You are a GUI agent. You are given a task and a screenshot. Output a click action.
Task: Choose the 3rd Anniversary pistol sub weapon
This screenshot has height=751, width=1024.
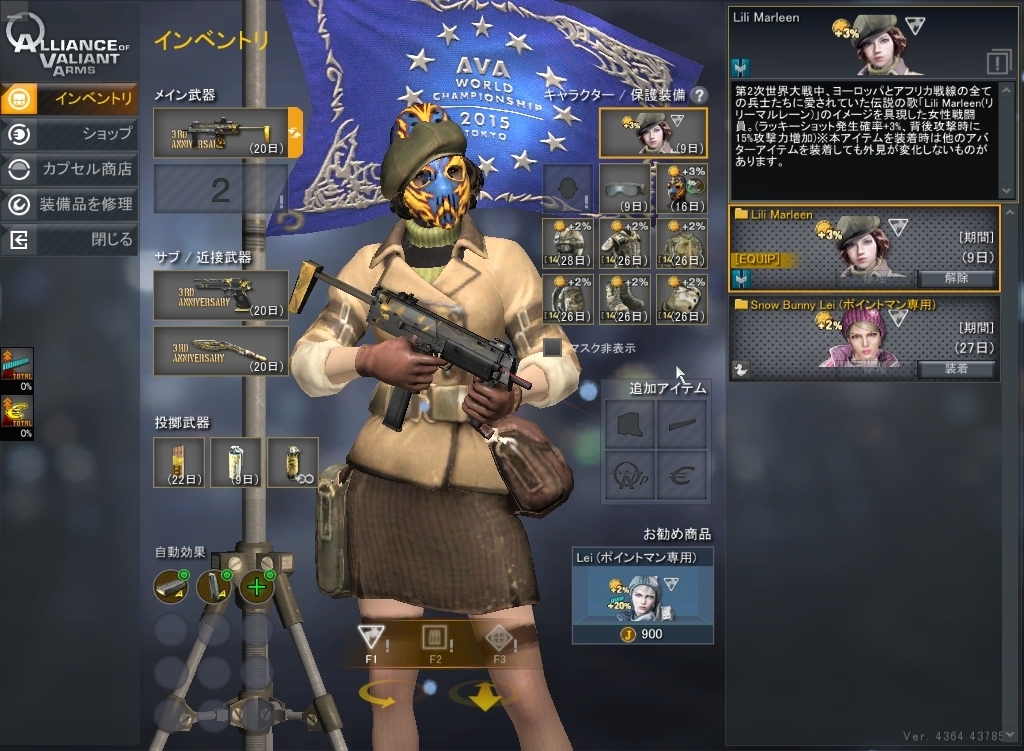(221, 295)
